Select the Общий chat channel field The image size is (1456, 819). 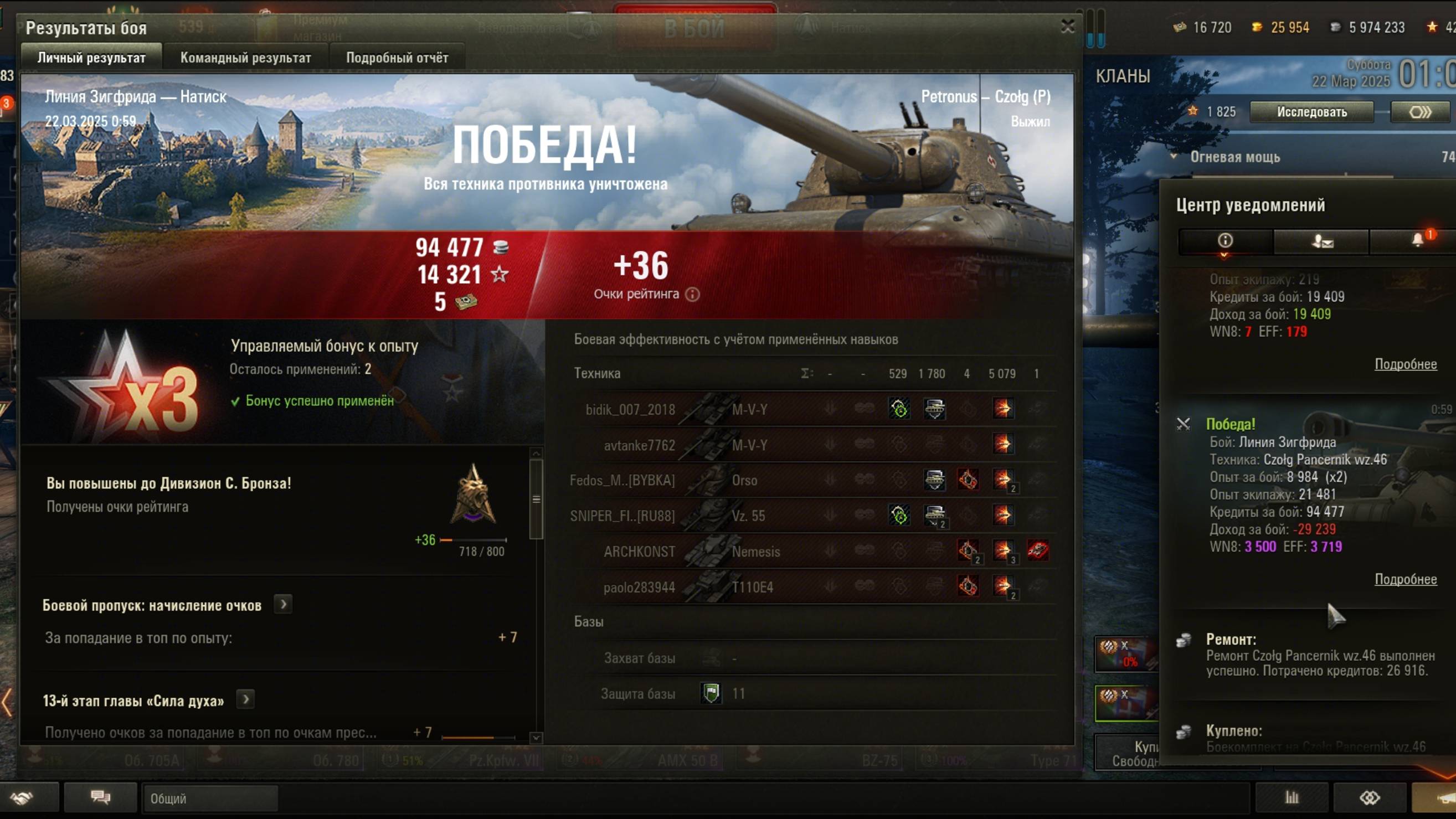(209, 798)
